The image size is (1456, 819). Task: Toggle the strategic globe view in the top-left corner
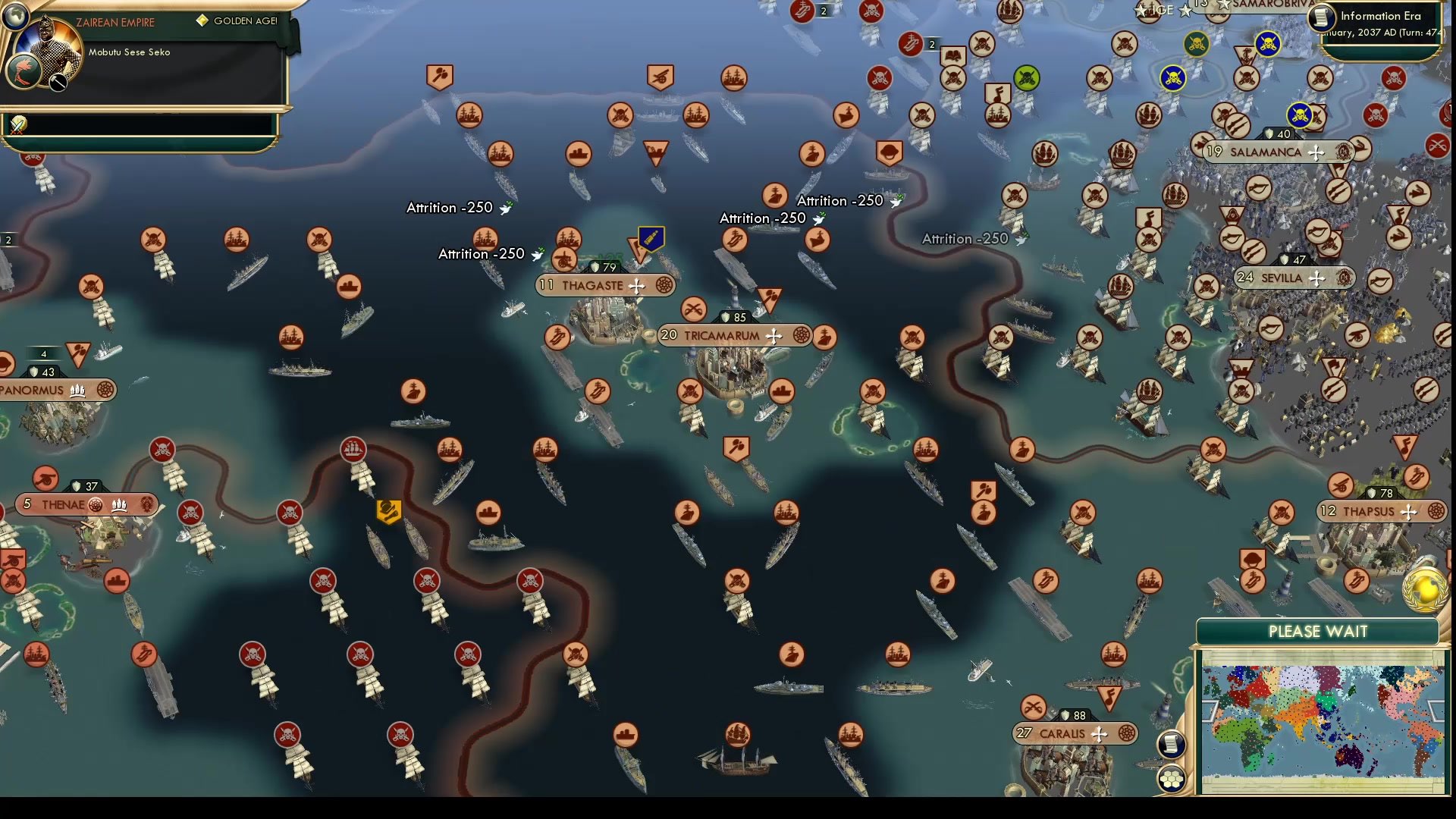pos(15,16)
